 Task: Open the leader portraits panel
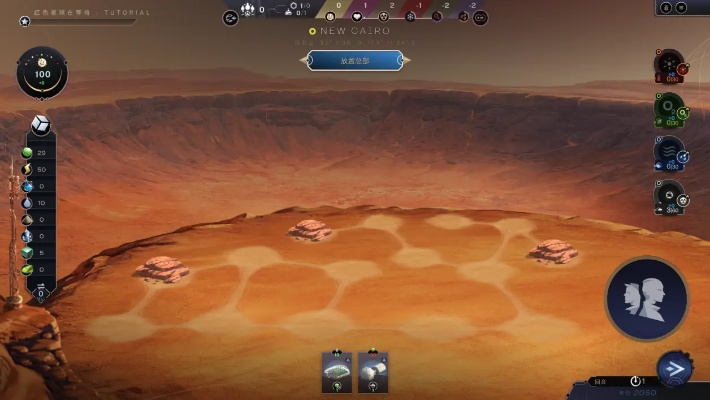point(646,298)
